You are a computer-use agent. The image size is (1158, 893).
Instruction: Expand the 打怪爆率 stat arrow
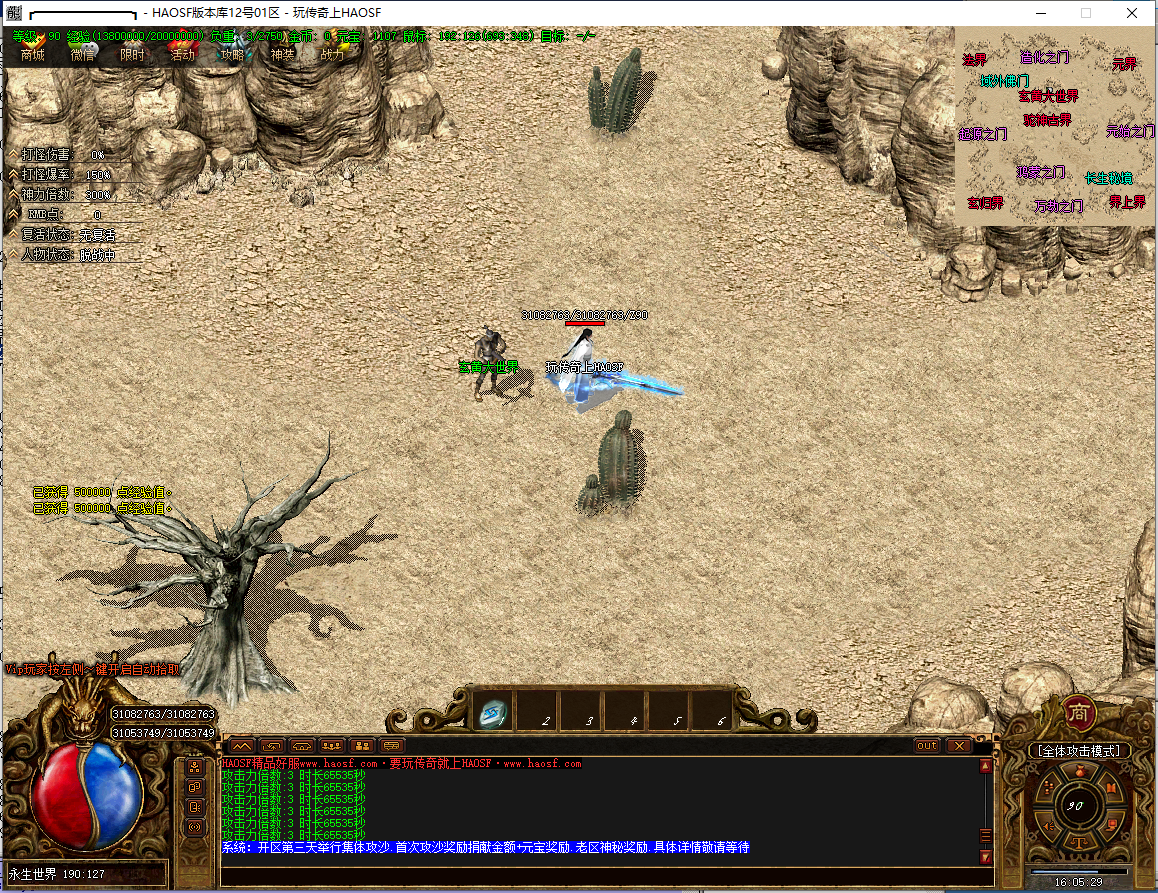coord(13,174)
